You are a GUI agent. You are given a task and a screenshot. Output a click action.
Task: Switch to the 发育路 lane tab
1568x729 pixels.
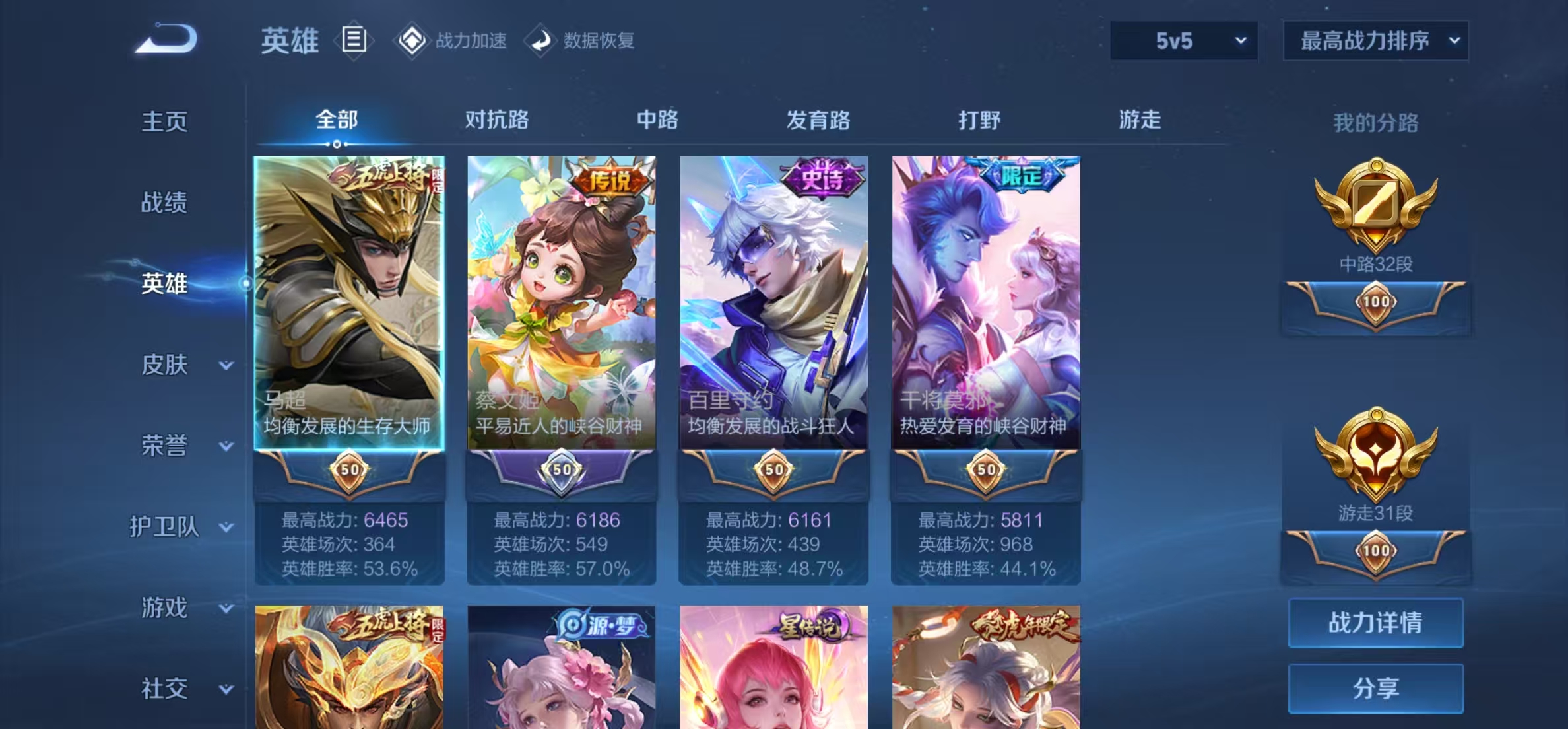click(818, 120)
